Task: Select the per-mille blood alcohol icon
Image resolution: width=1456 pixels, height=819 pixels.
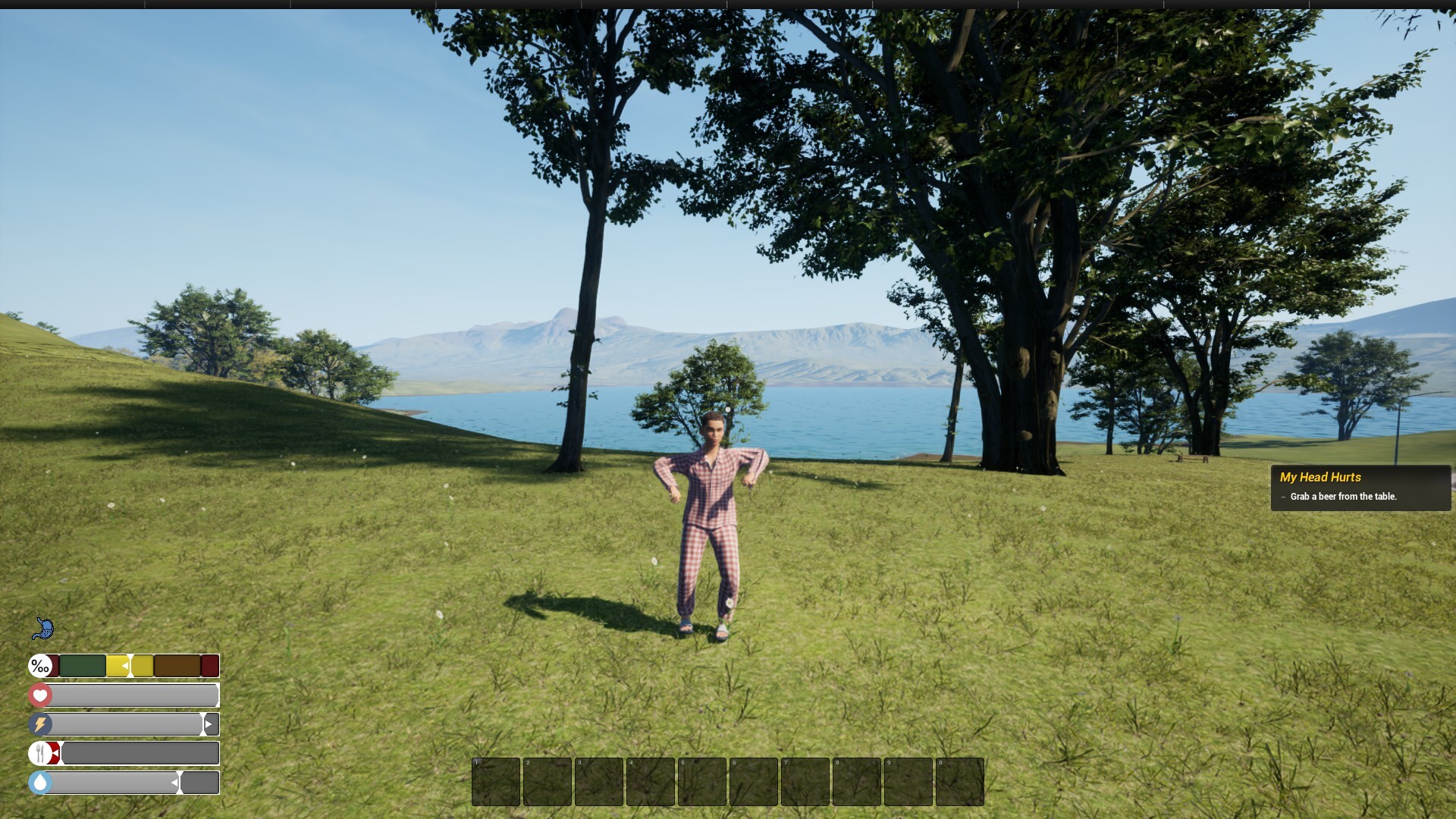Action: point(40,666)
